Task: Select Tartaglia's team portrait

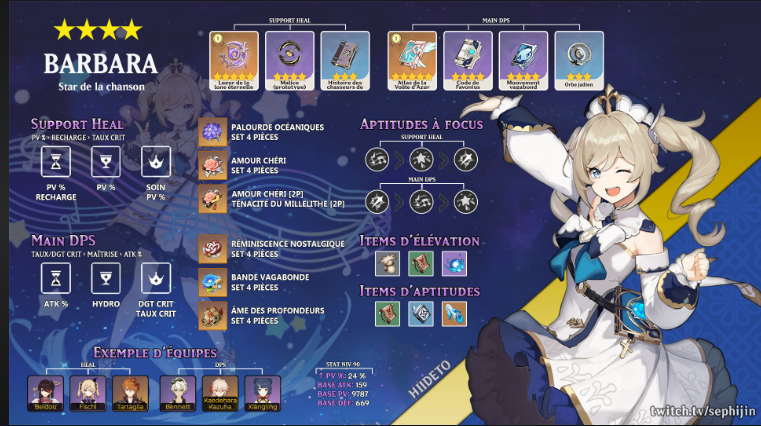Action: [x=128, y=391]
